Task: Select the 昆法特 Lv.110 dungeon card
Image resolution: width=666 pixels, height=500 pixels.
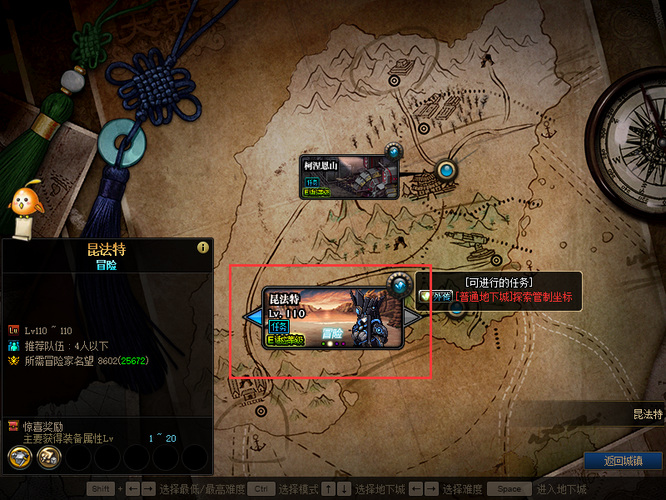Action: (x=332, y=319)
